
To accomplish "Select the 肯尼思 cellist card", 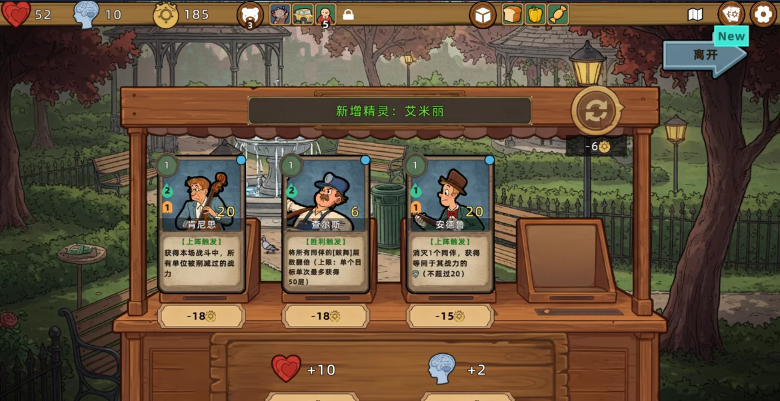I will click(x=202, y=223).
